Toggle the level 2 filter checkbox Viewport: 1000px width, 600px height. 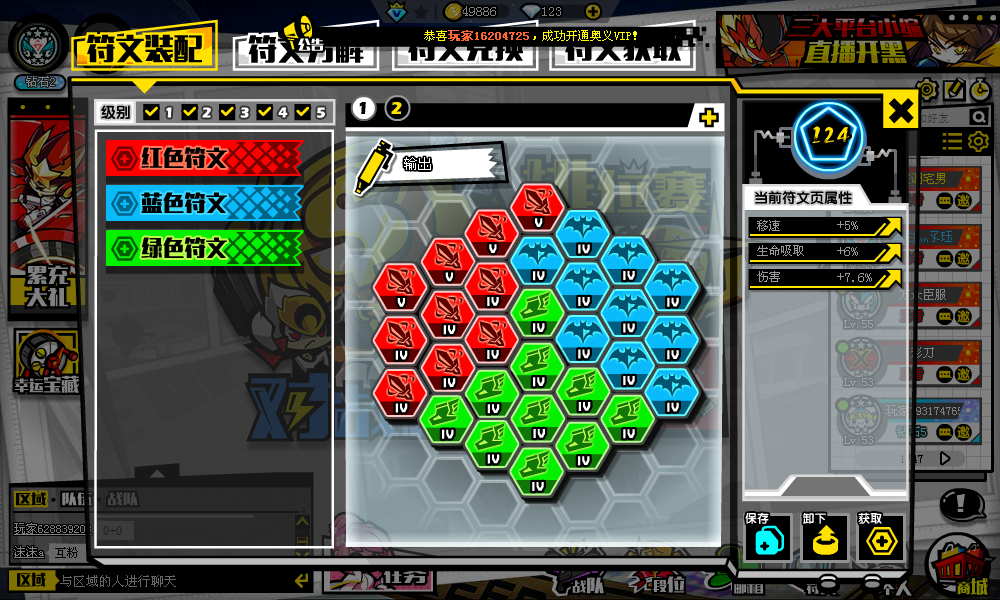click(190, 112)
